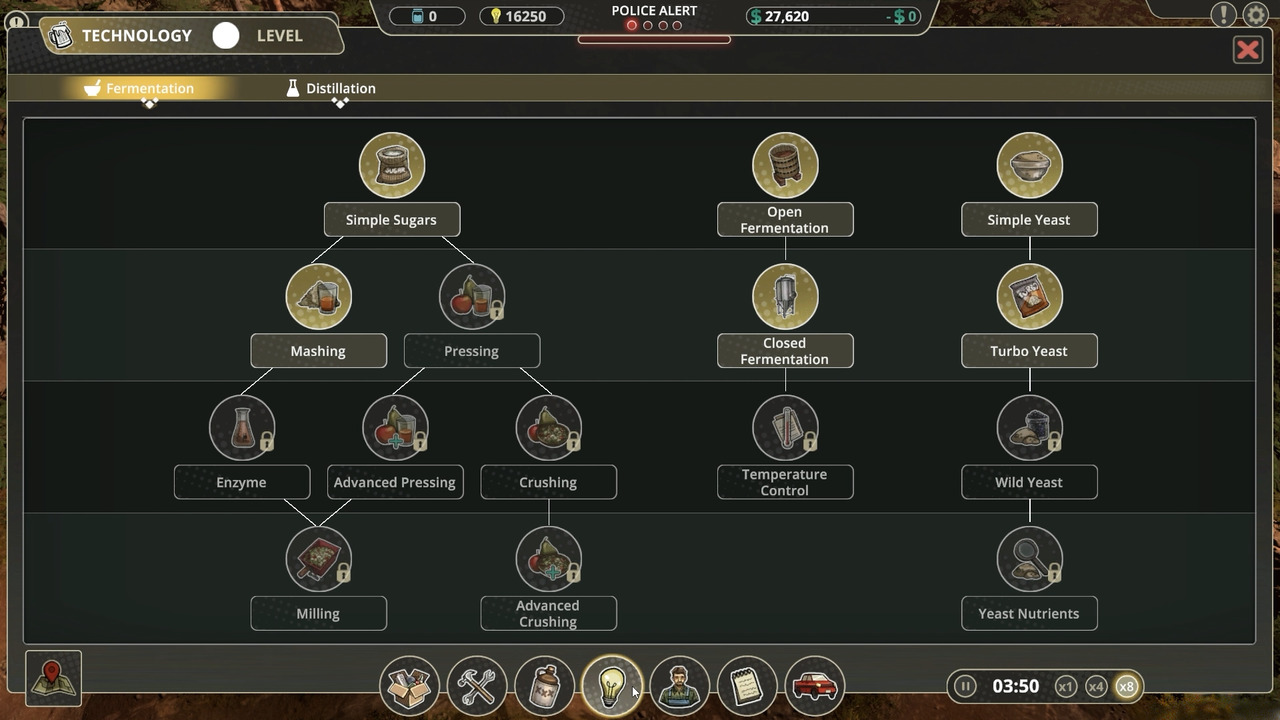Pause the game timer

965,686
